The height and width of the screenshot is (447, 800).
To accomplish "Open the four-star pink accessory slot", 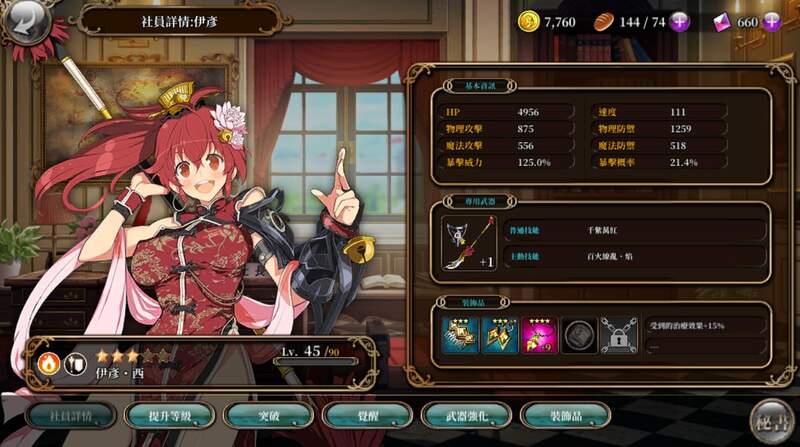I will 539,335.
